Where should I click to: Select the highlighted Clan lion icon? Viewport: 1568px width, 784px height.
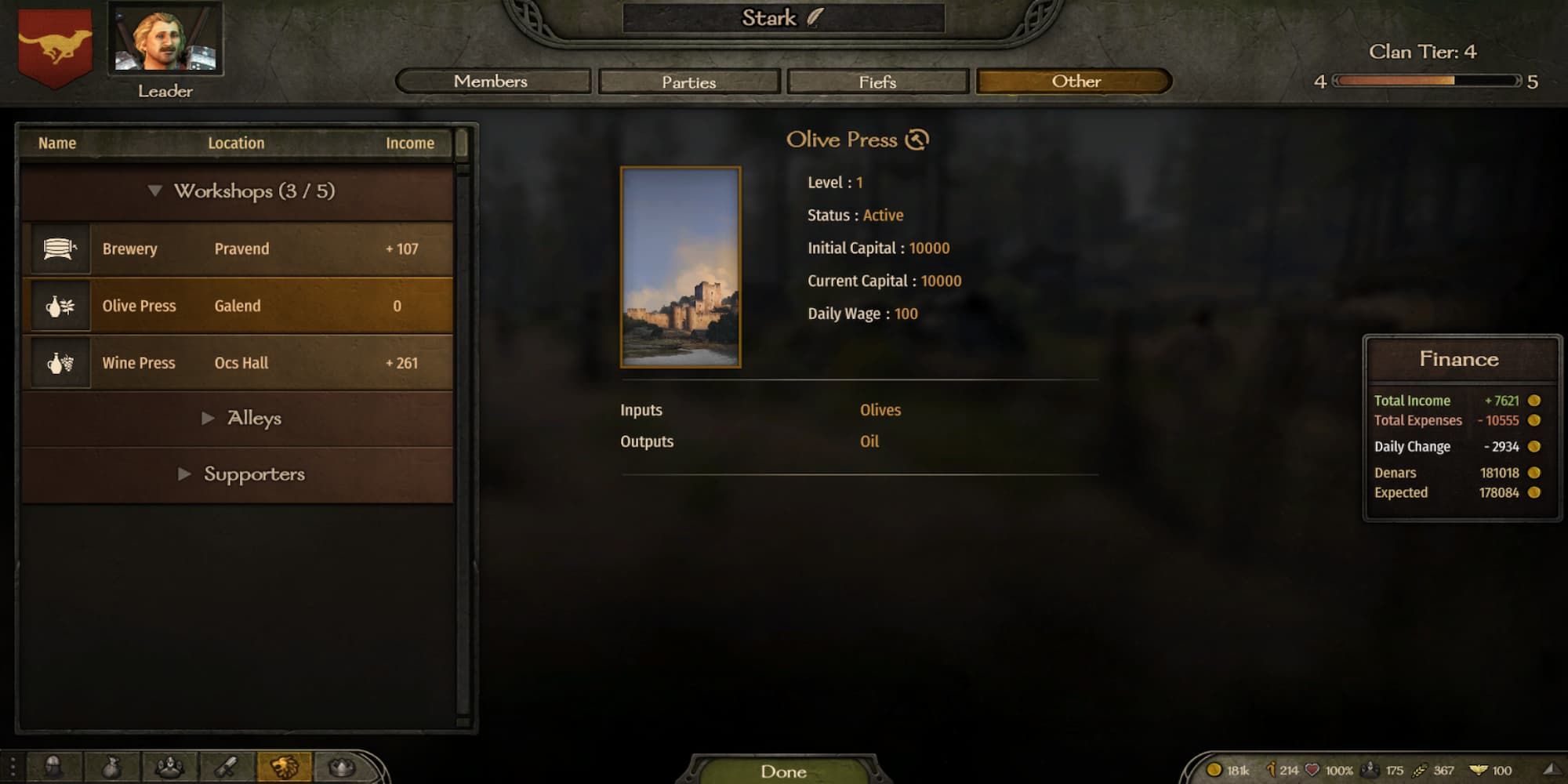point(285,766)
